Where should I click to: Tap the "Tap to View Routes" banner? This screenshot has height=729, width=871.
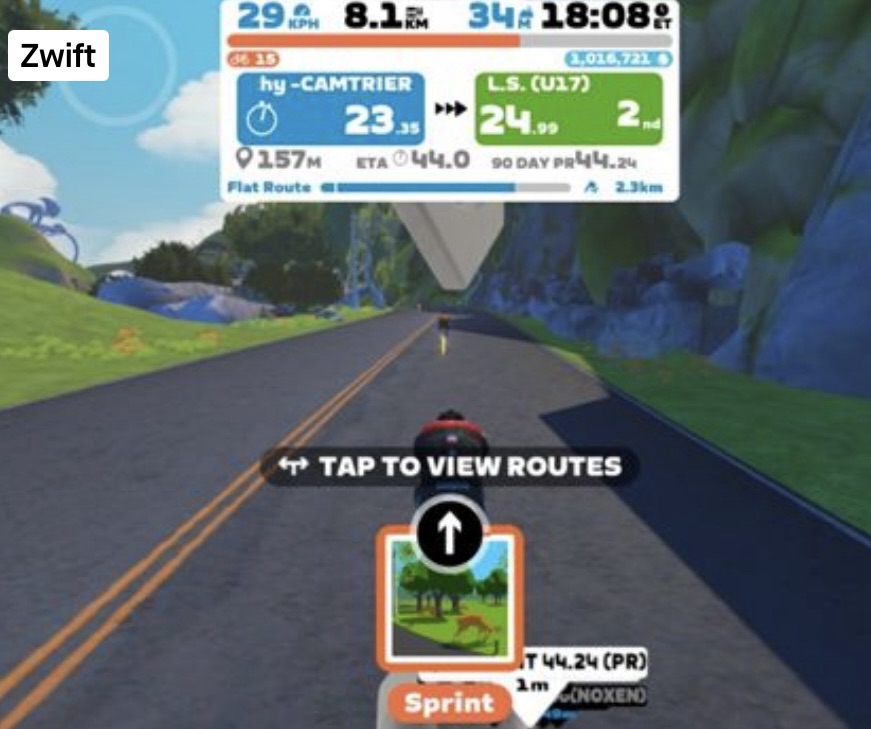(450, 467)
